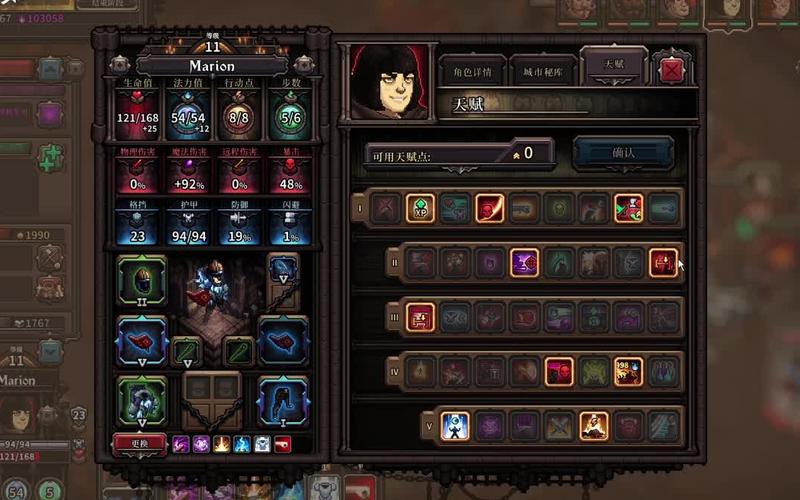Pick the orange hooded figure talent in tier V
800x500 pixels.
594,426
